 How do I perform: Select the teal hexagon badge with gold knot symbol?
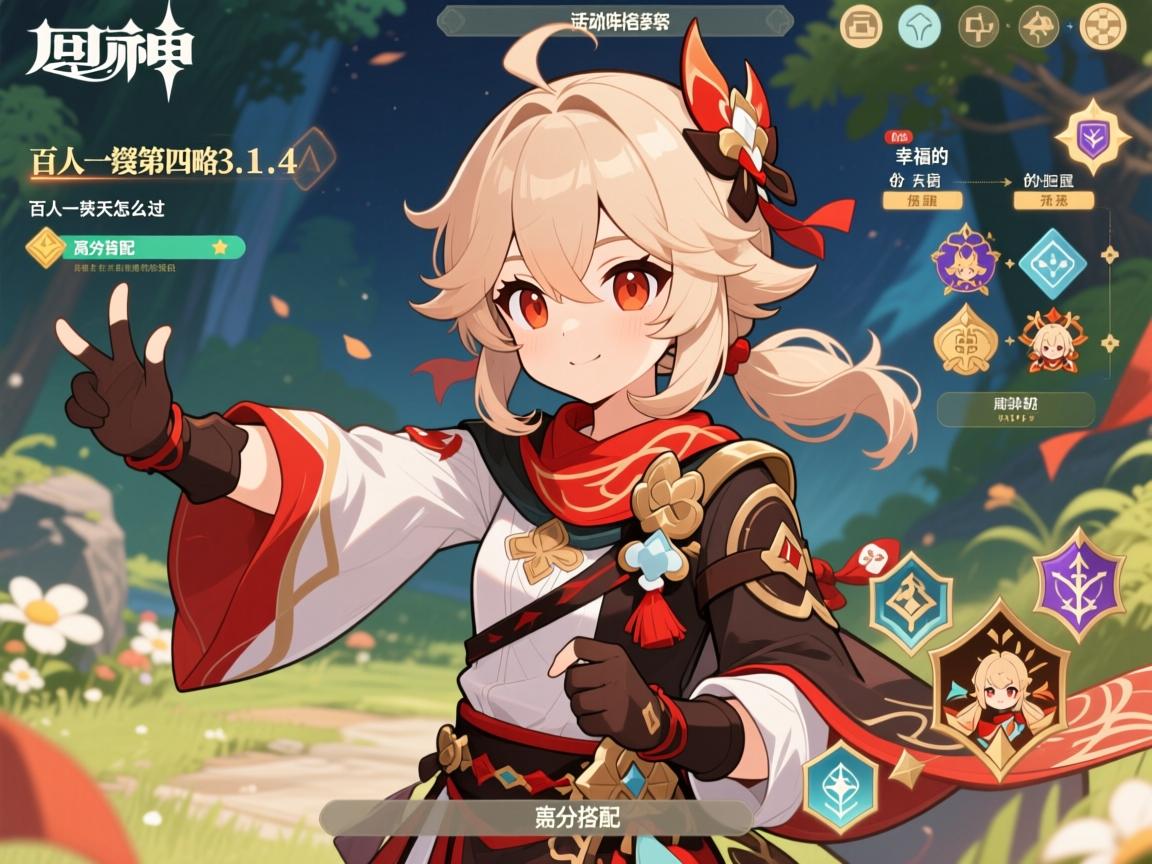[x=910, y=603]
